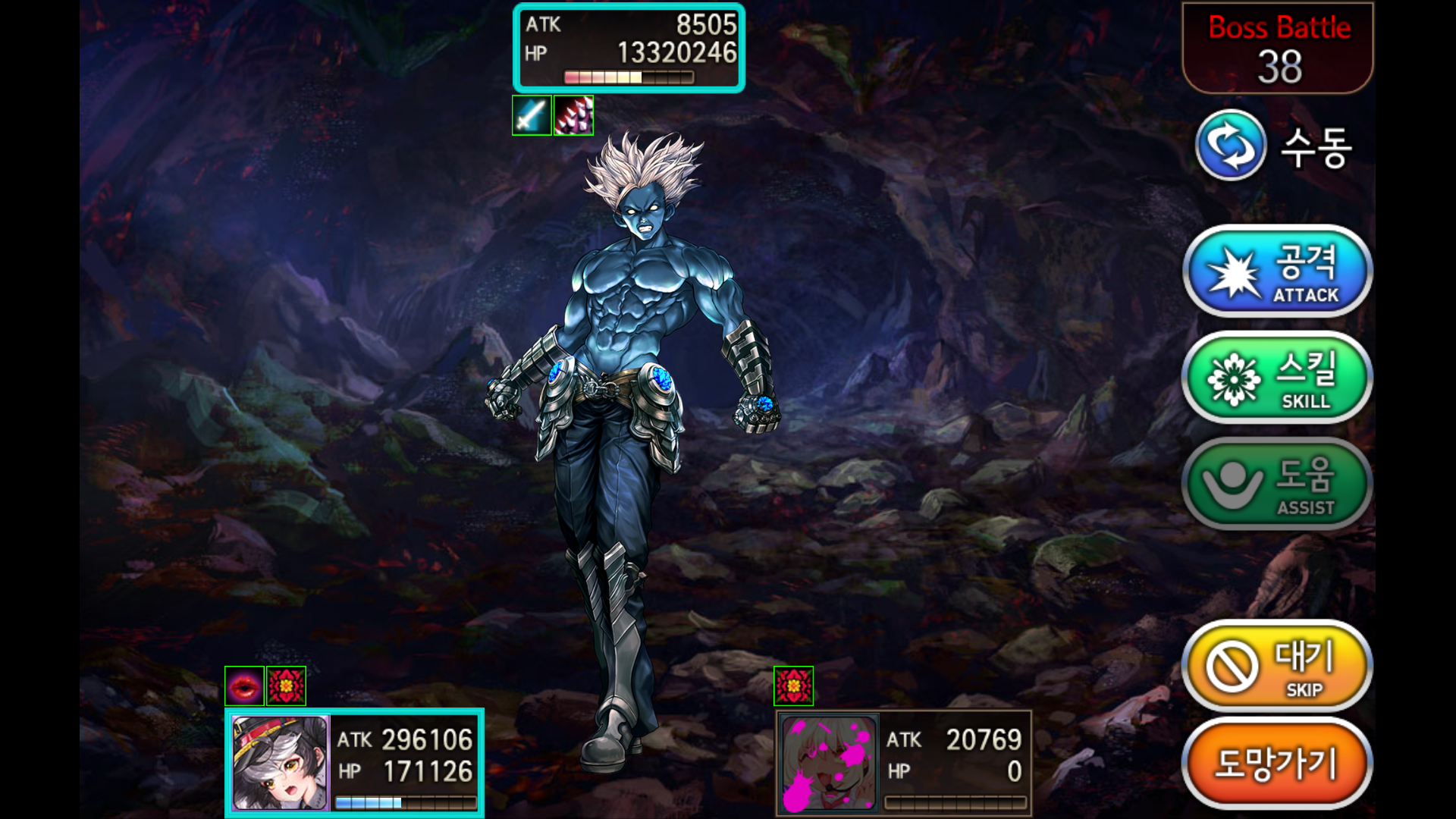Inspect the boss's sword buff icon
Image resolution: width=1456 pixels, height=819 pixels.
[x=532, y=115]
